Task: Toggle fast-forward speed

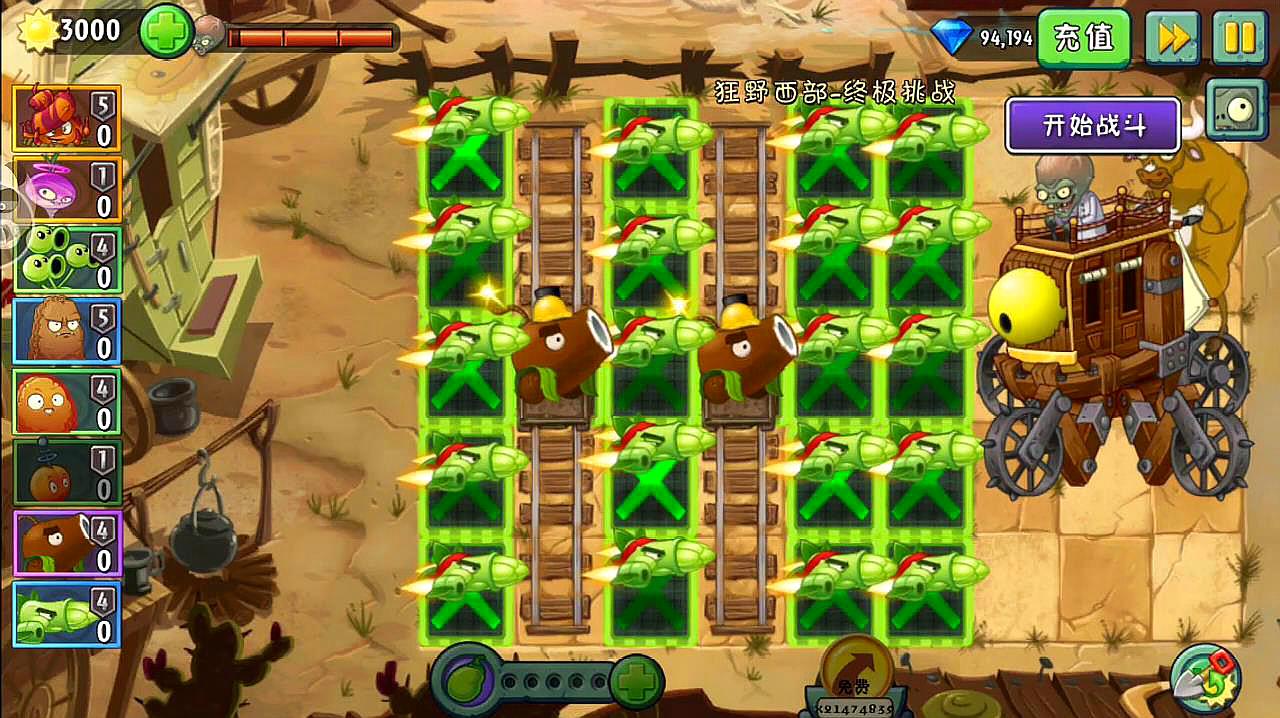Action: (1171, 38)
